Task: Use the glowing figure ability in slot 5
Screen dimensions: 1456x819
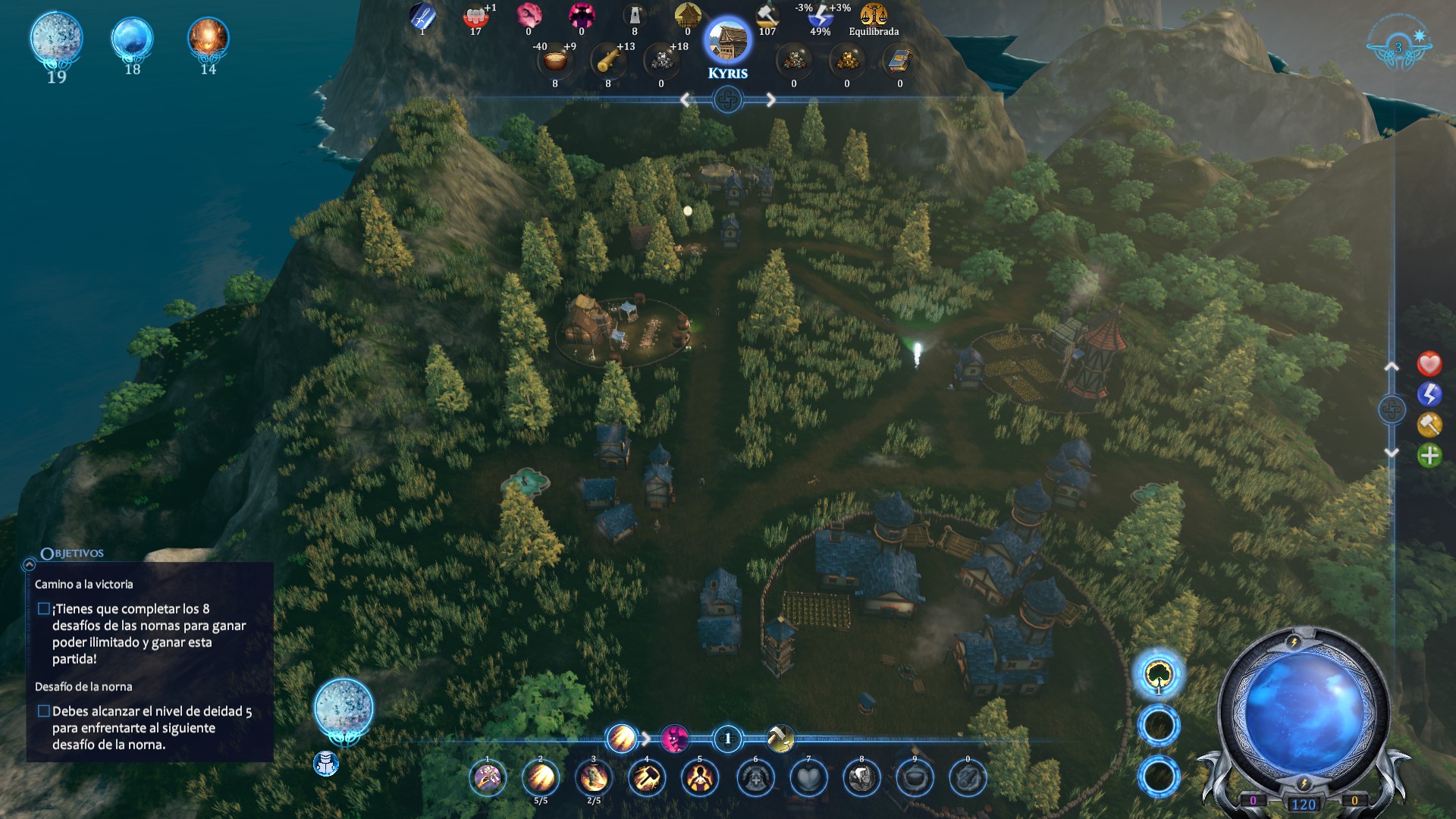Action: (700, 778)
